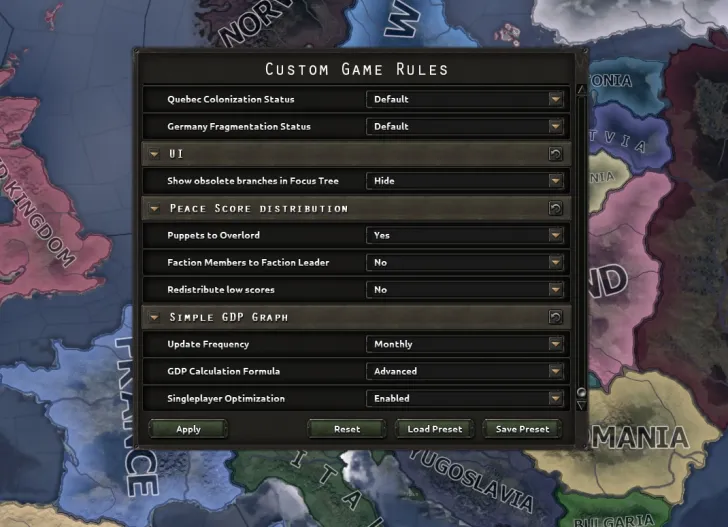Save the current rules preset

click(x=521, y=429)
